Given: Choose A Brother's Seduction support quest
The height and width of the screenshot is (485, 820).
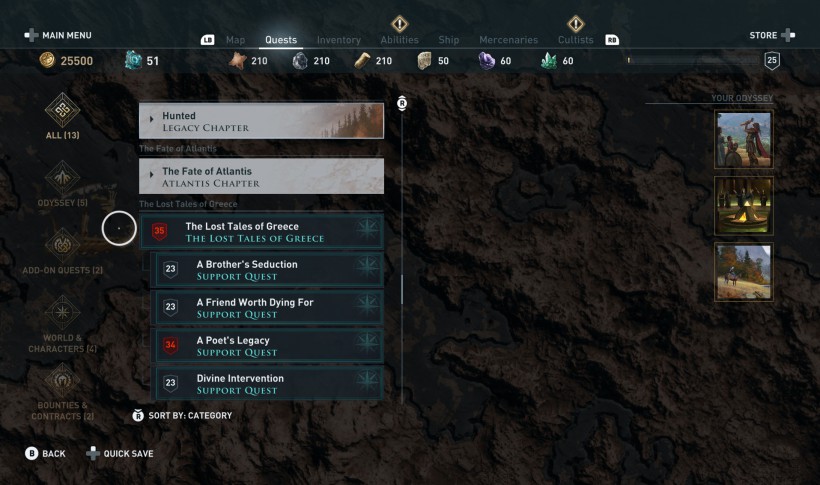Looking at the screenshot, I should 267,270.
